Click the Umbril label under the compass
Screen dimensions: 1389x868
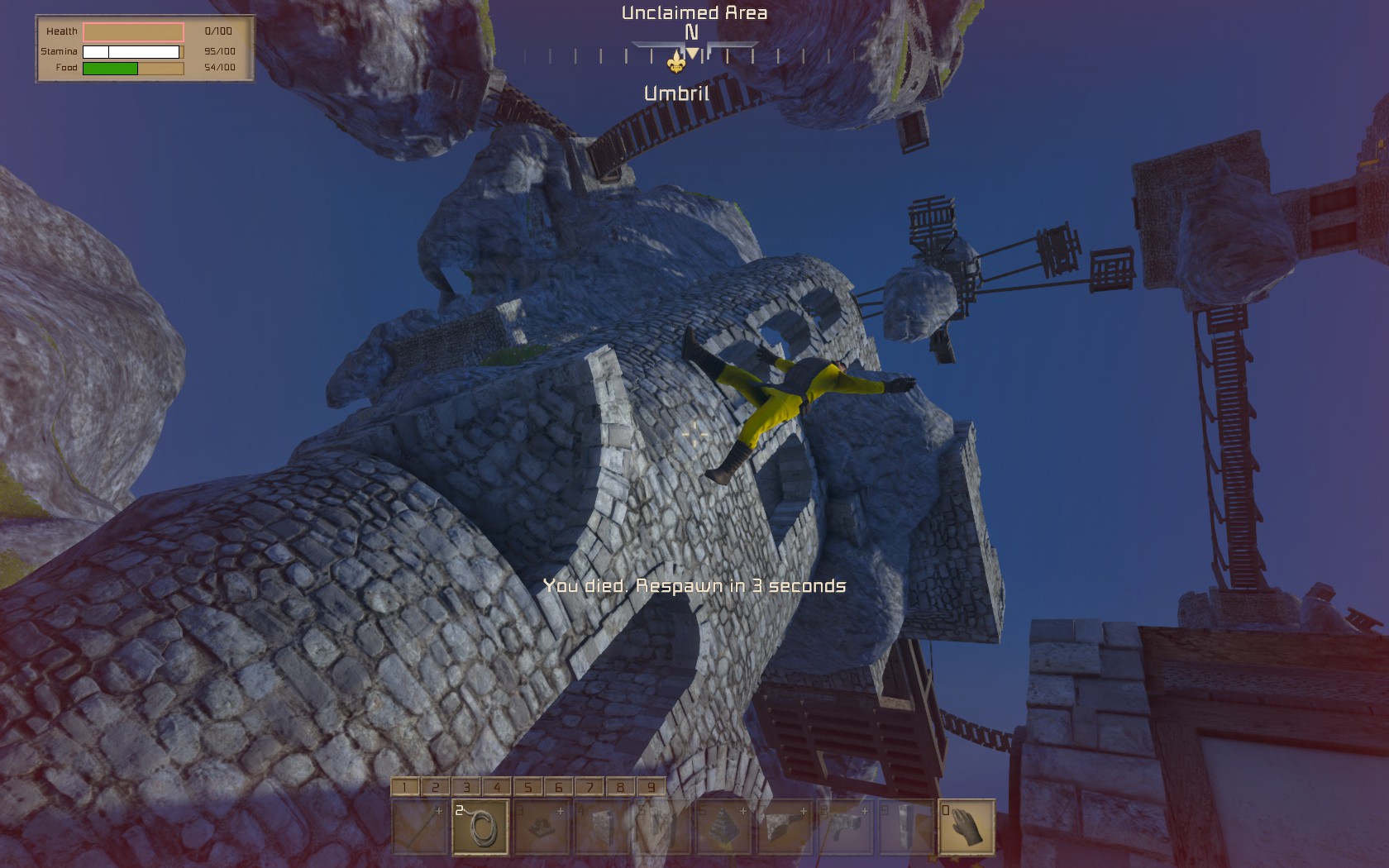[x=676, y=93]
